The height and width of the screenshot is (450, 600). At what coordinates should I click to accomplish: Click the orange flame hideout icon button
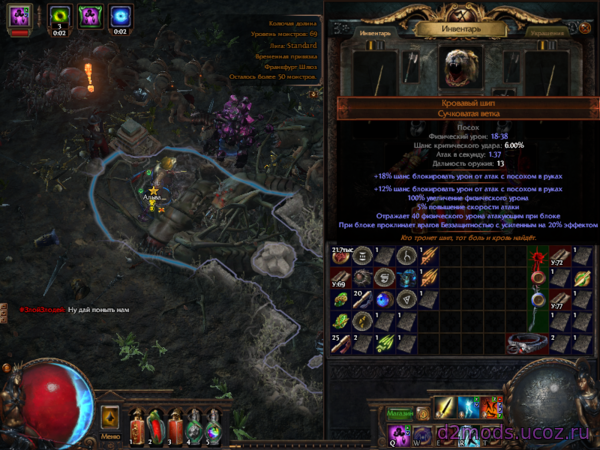click(111, 415)
